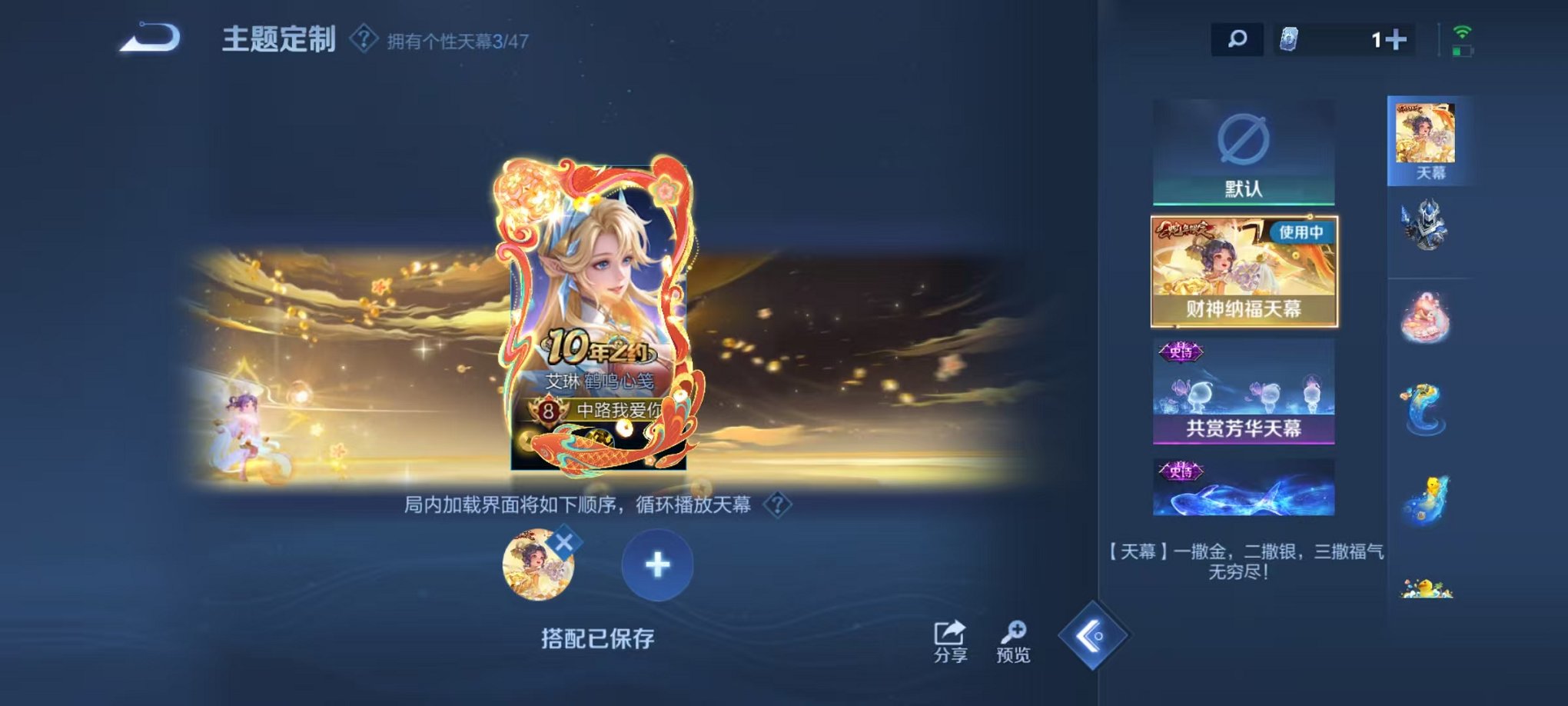The height and width of the screenshot is (706, 1568).
Task: Open the 天幕 category tab in sidebar
Action: pos(1426,138)
